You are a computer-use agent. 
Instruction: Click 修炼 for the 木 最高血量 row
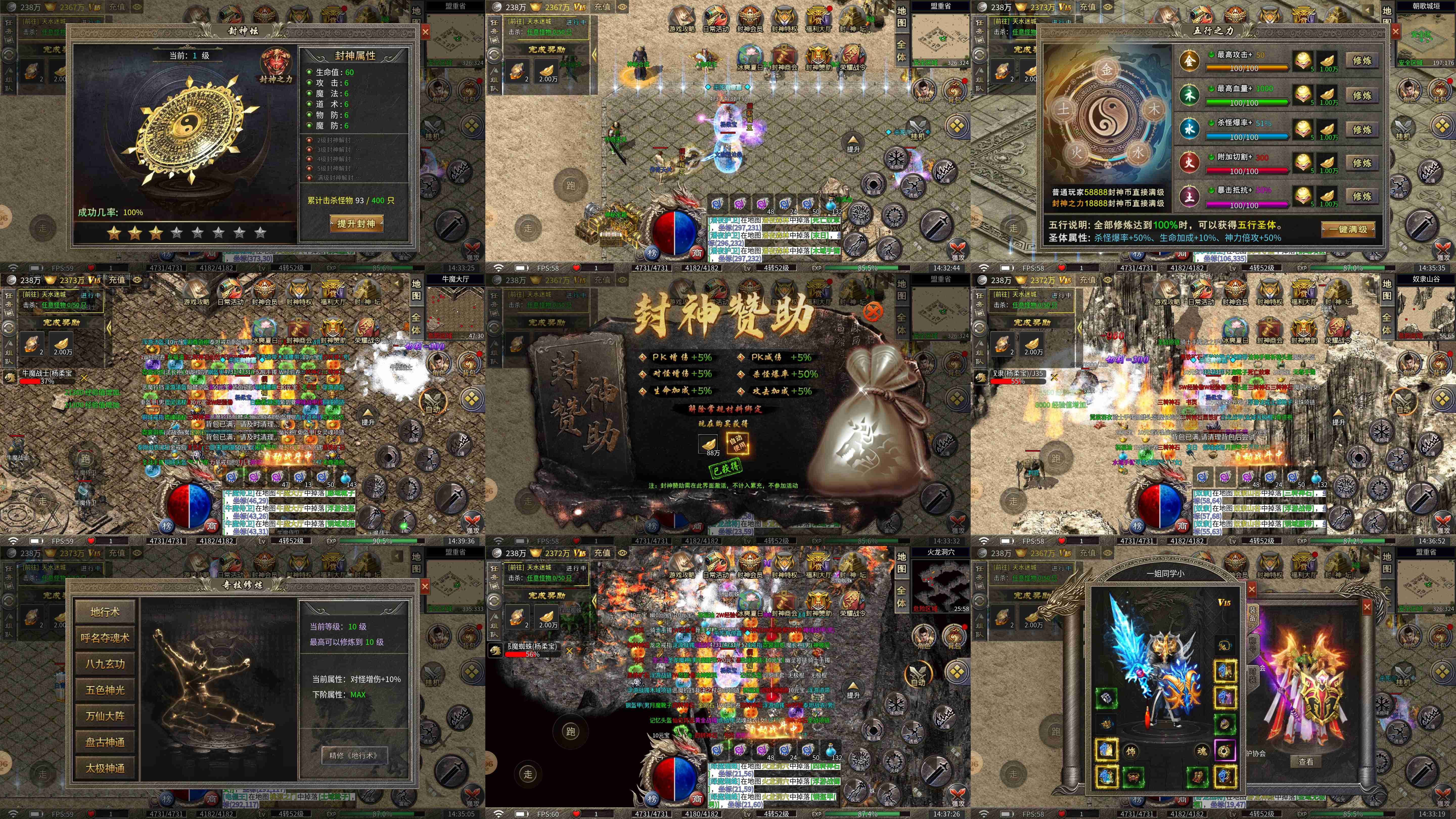coord(1362,96)
